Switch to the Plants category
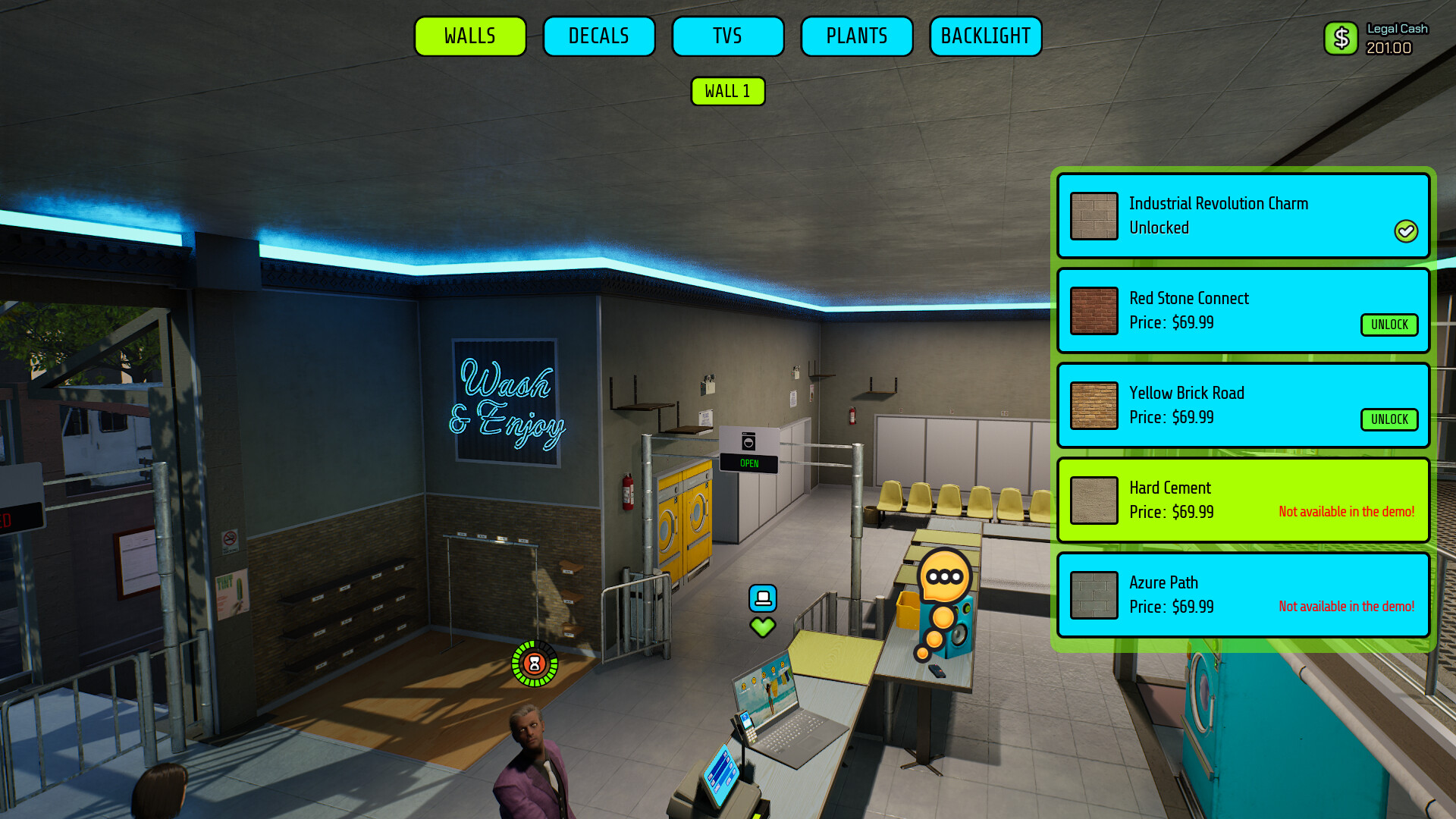The width and height of the screenshot is (1456, 819). pyautogui.click(x=857, y=36)
